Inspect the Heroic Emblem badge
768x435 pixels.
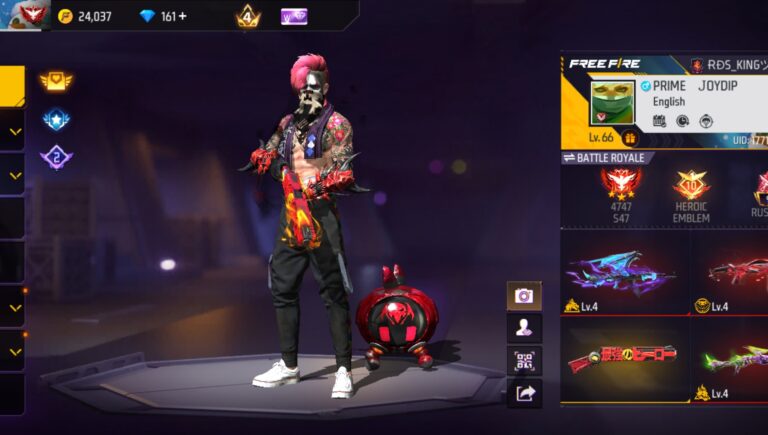coord(691,193)
